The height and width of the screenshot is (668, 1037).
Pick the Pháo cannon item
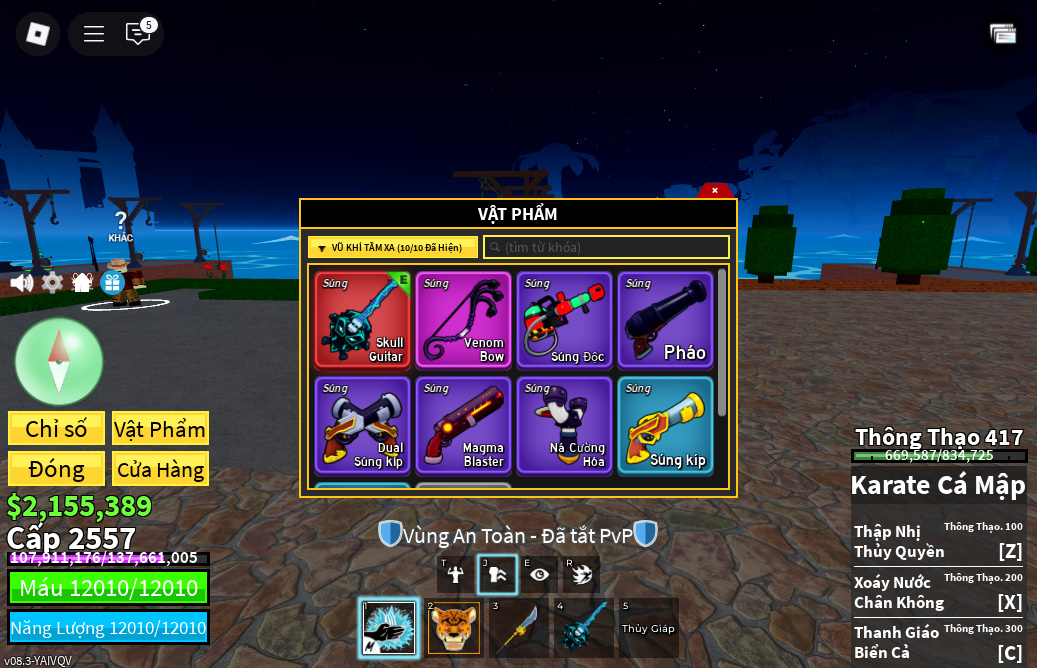click(666, 320)
